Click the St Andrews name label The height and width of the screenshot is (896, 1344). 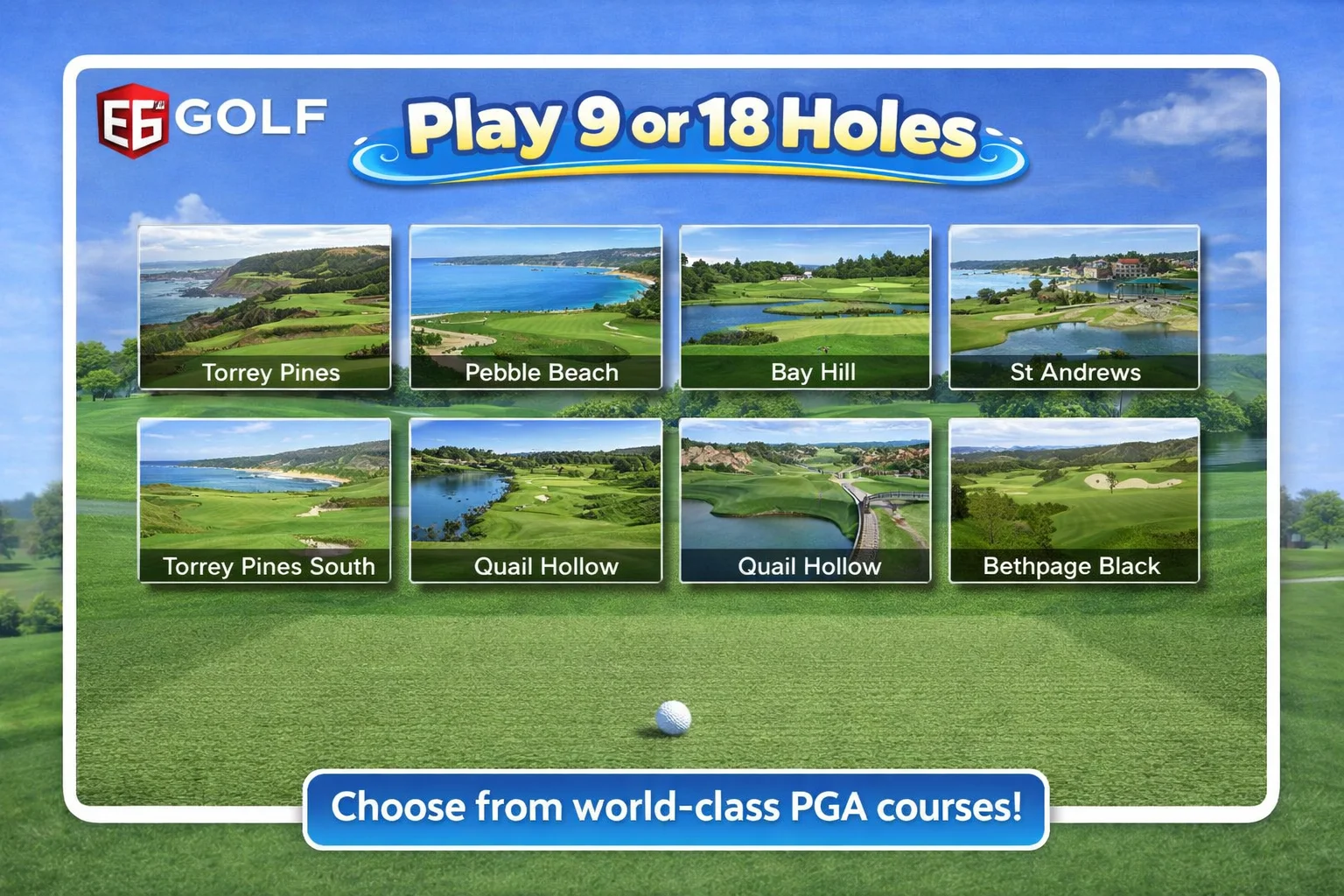(x=1074, y=373)
